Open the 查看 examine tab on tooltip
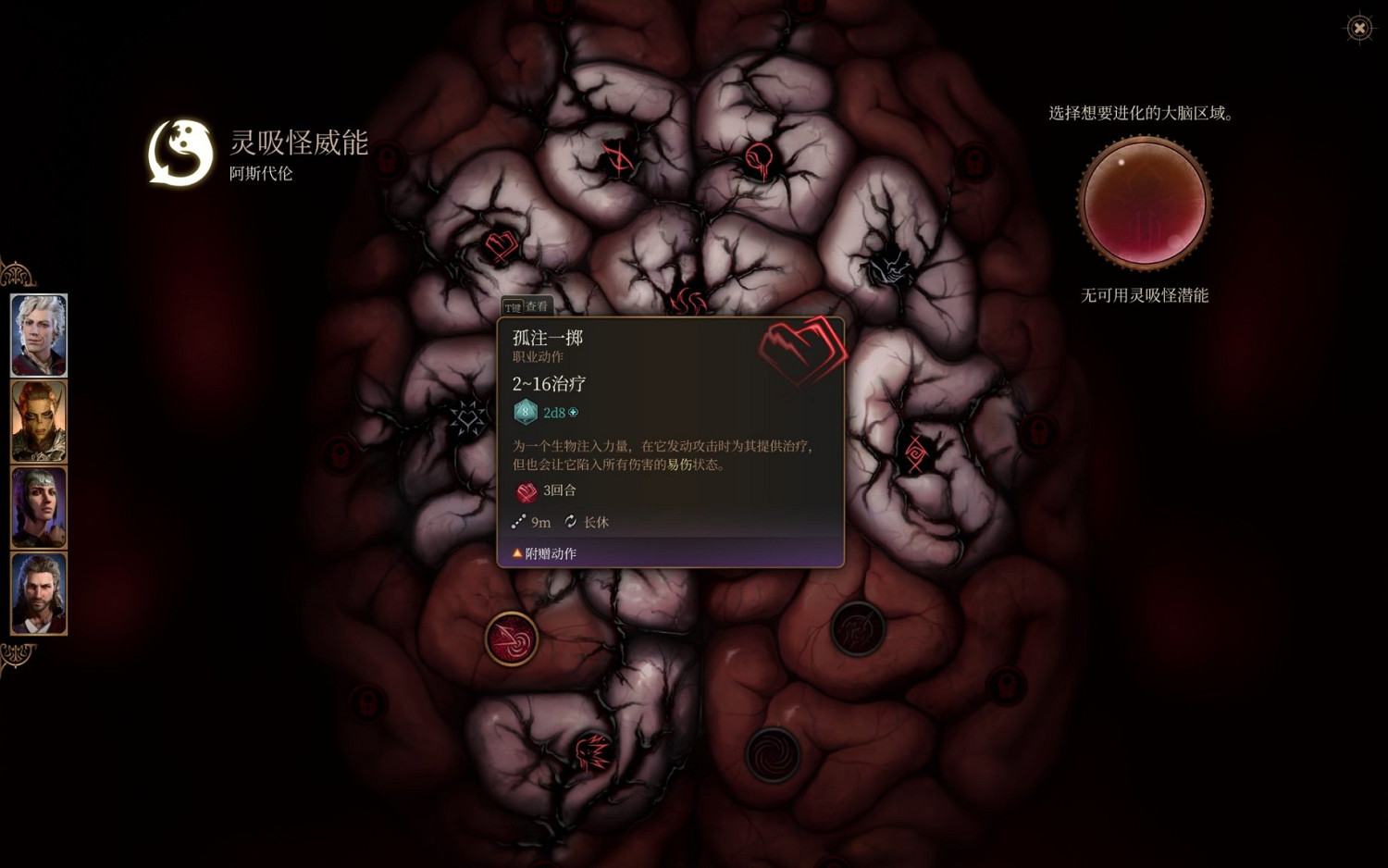 [x=538, y=306]
